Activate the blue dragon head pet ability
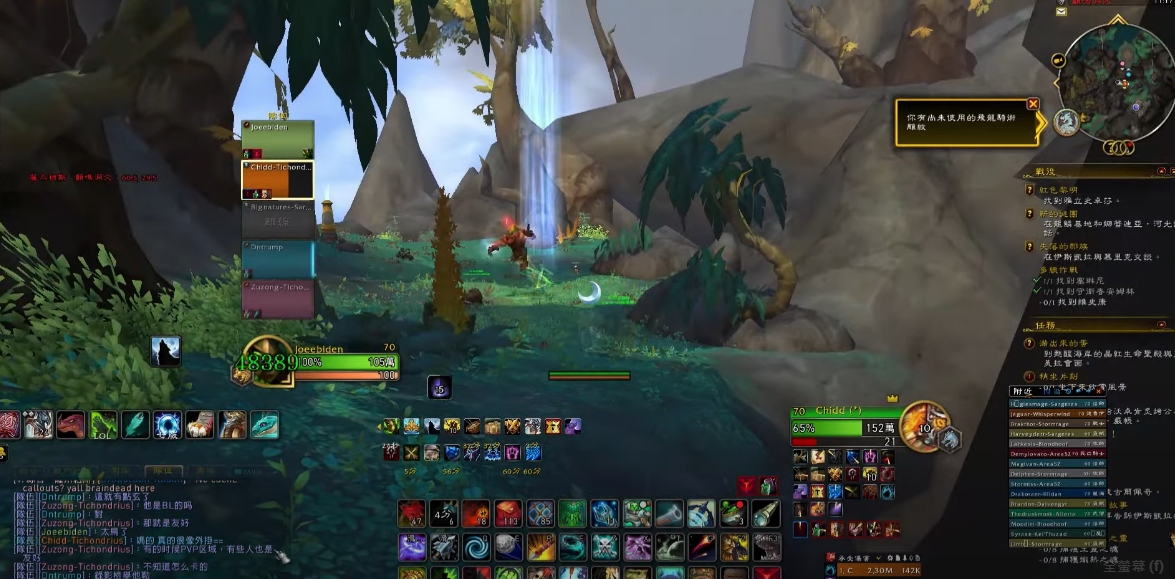Screen dimensions: 1175x579 (x=264, y=425)
